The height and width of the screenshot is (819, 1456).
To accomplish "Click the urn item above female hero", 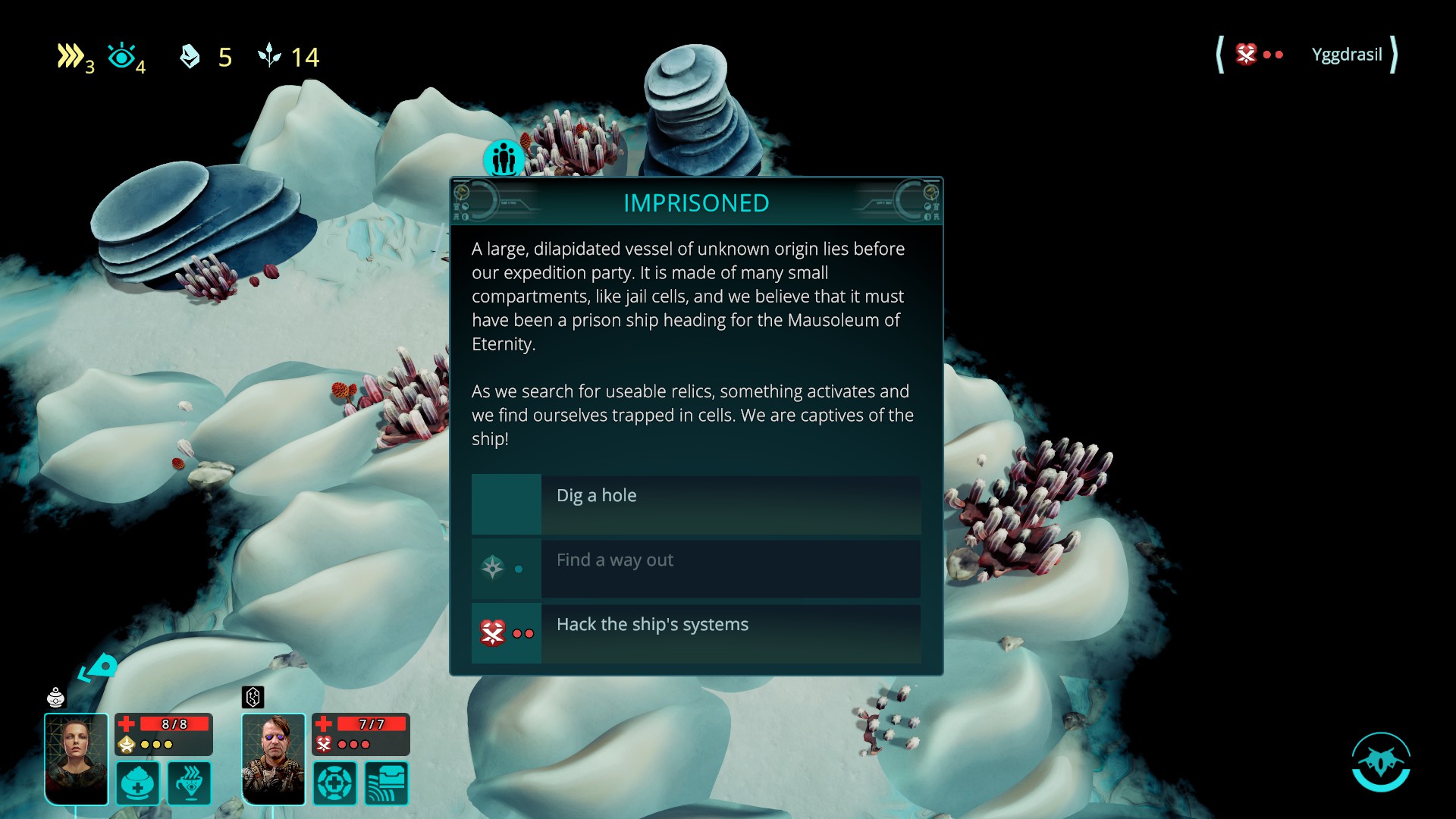I will tap(56, 697).
